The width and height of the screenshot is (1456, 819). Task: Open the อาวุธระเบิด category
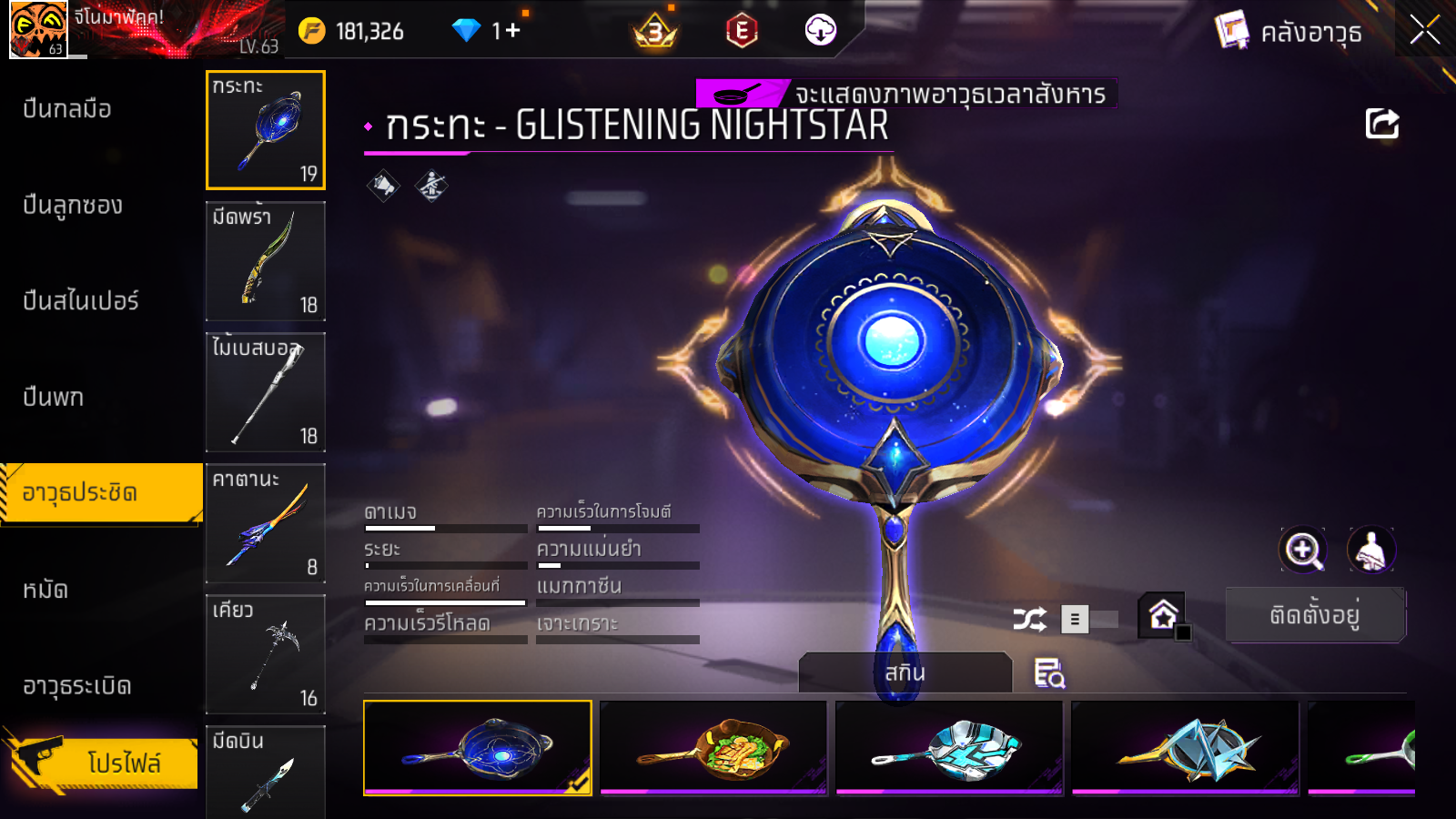click(77, 686)
